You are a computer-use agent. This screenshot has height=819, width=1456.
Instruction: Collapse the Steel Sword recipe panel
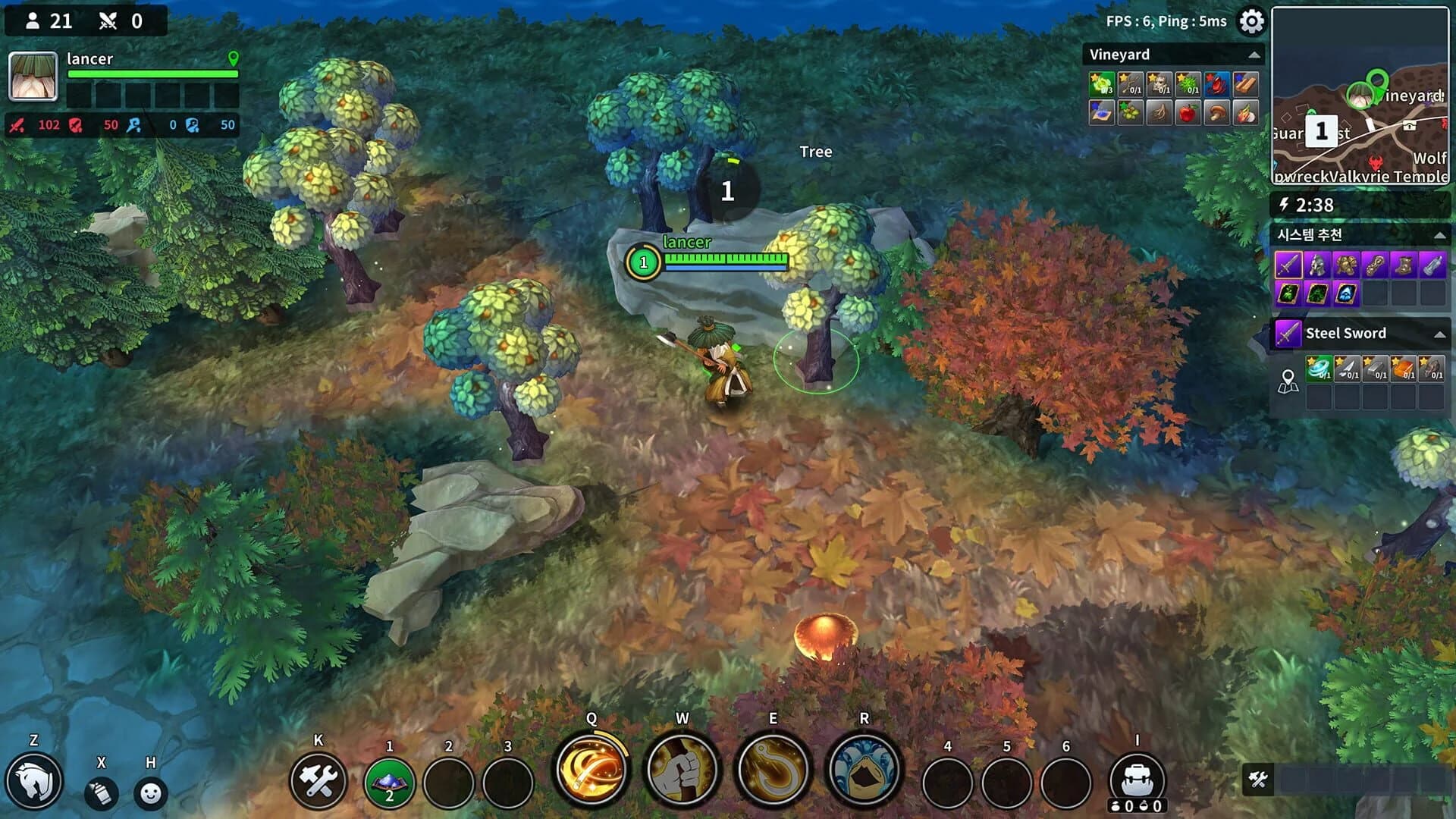(1440, 334)
